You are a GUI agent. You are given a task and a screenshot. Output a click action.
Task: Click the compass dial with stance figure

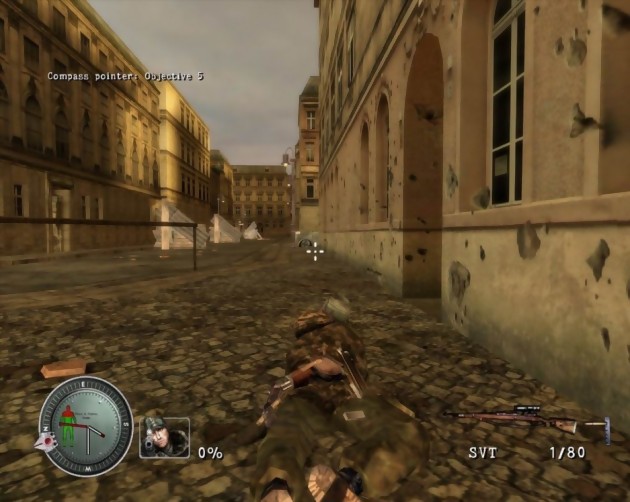tap(86, 426)
